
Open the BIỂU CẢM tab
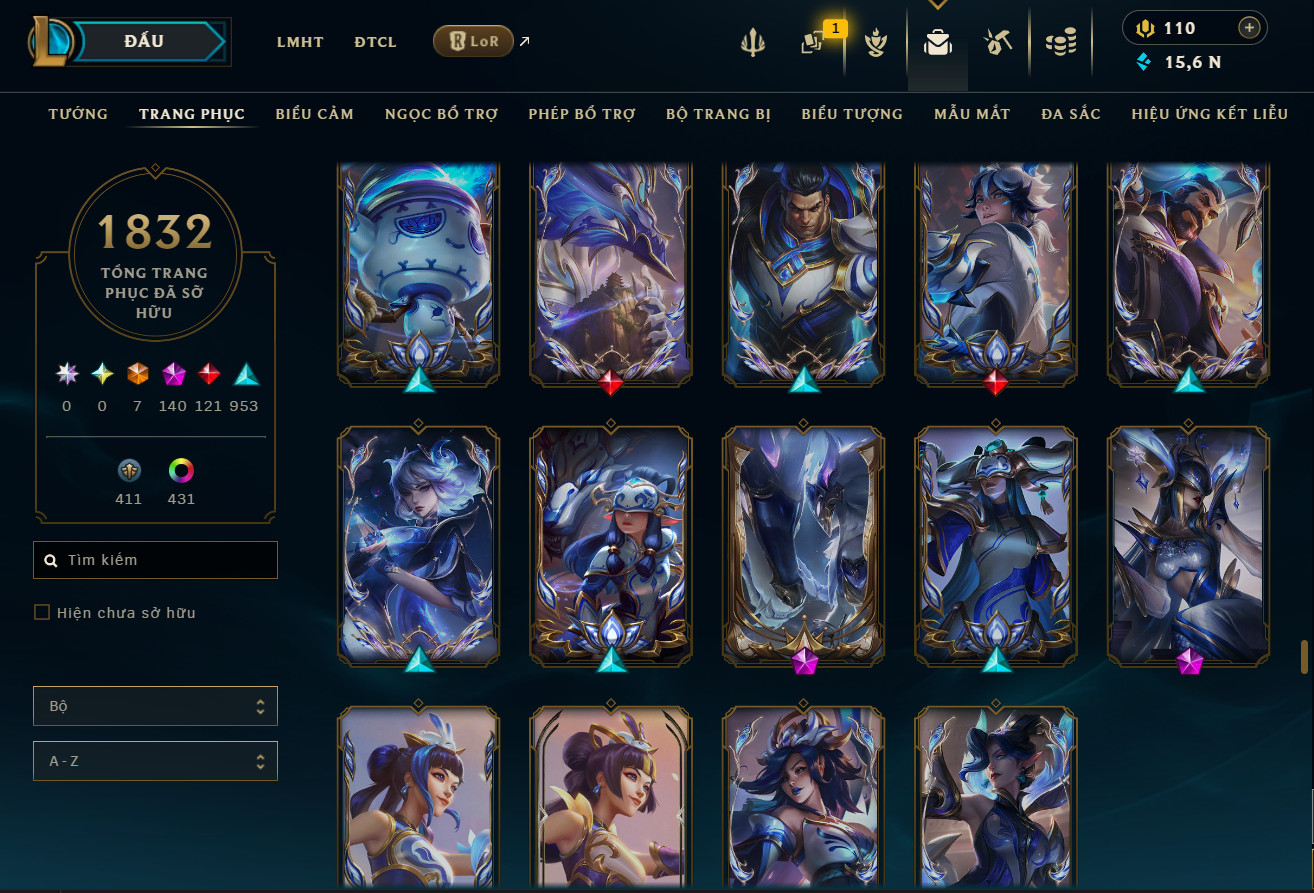pyautogui.click(x=314, y=114)
